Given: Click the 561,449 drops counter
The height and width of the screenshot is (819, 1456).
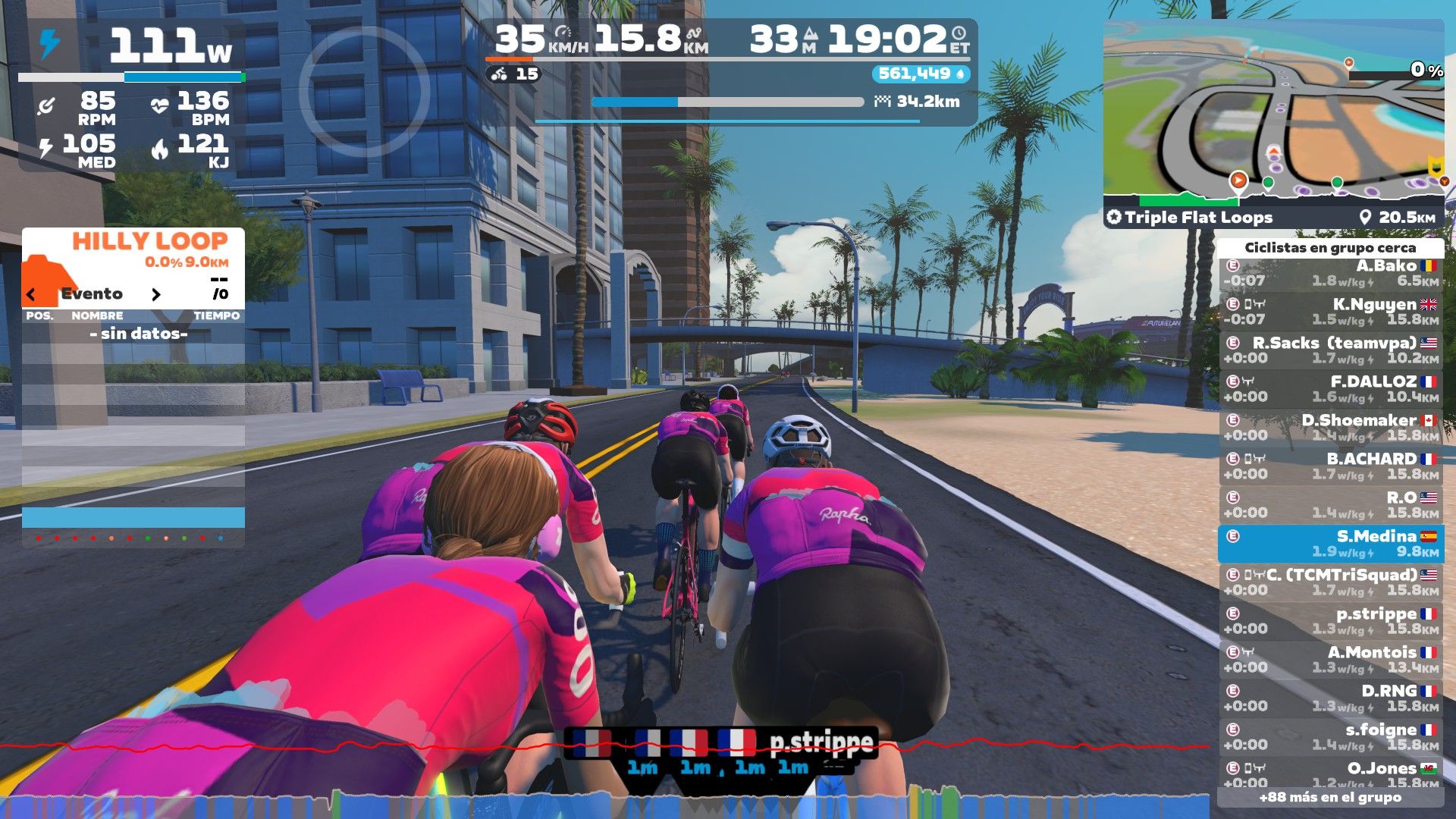Looking at the screenshot, I should tap(921, 74).
